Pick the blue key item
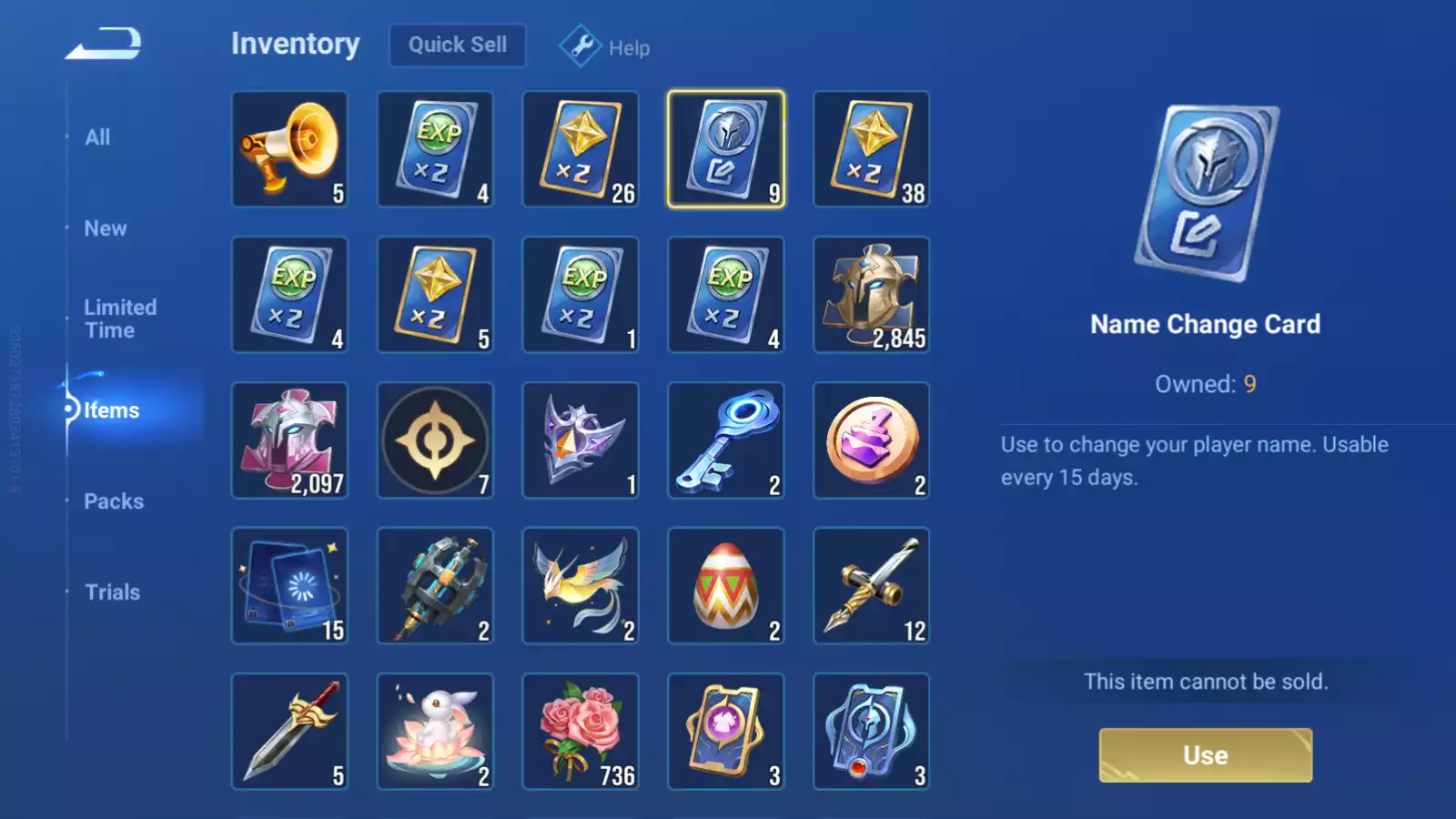 [725, 440]
